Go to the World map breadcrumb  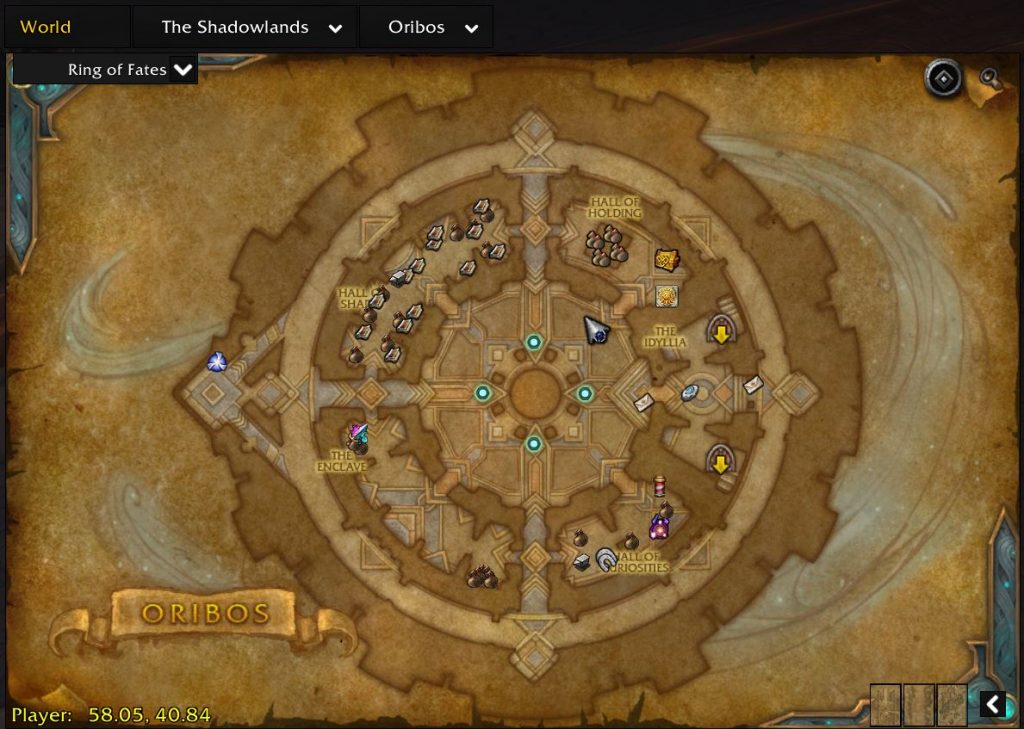pyautogui.click(x=46, y=27)
